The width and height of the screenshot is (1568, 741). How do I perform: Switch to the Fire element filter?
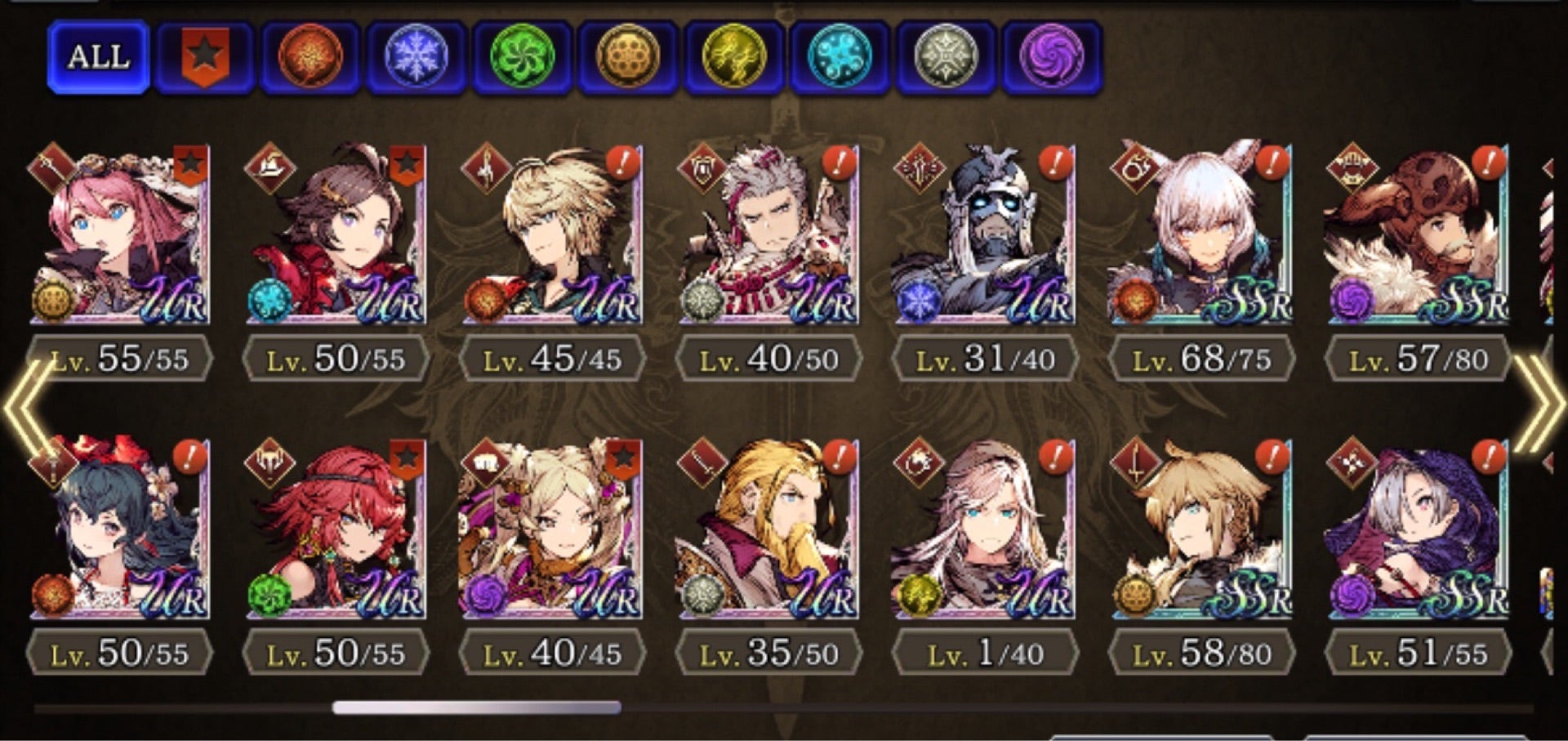click(310, 57)
